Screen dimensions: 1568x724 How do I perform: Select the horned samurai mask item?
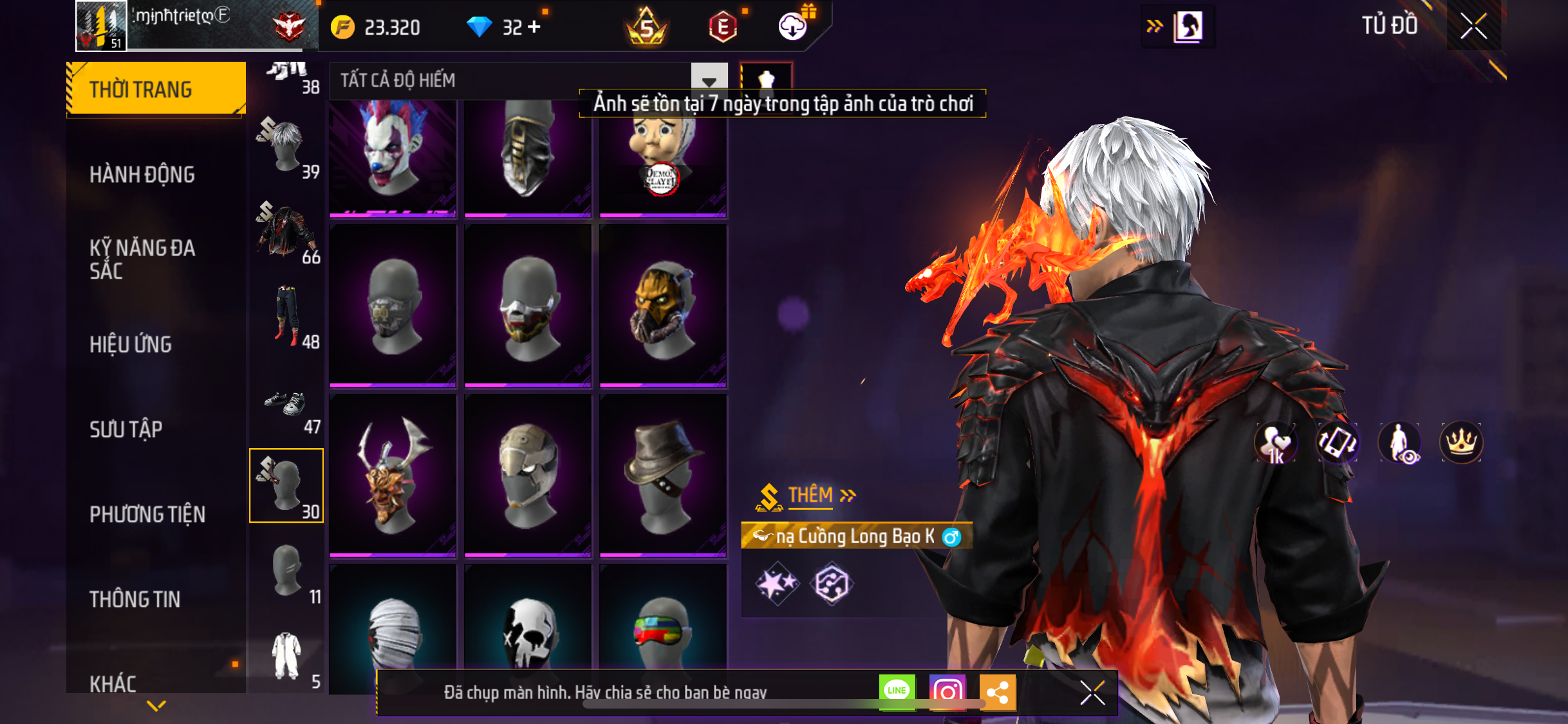pyautogui.click(x=393, y=475)
